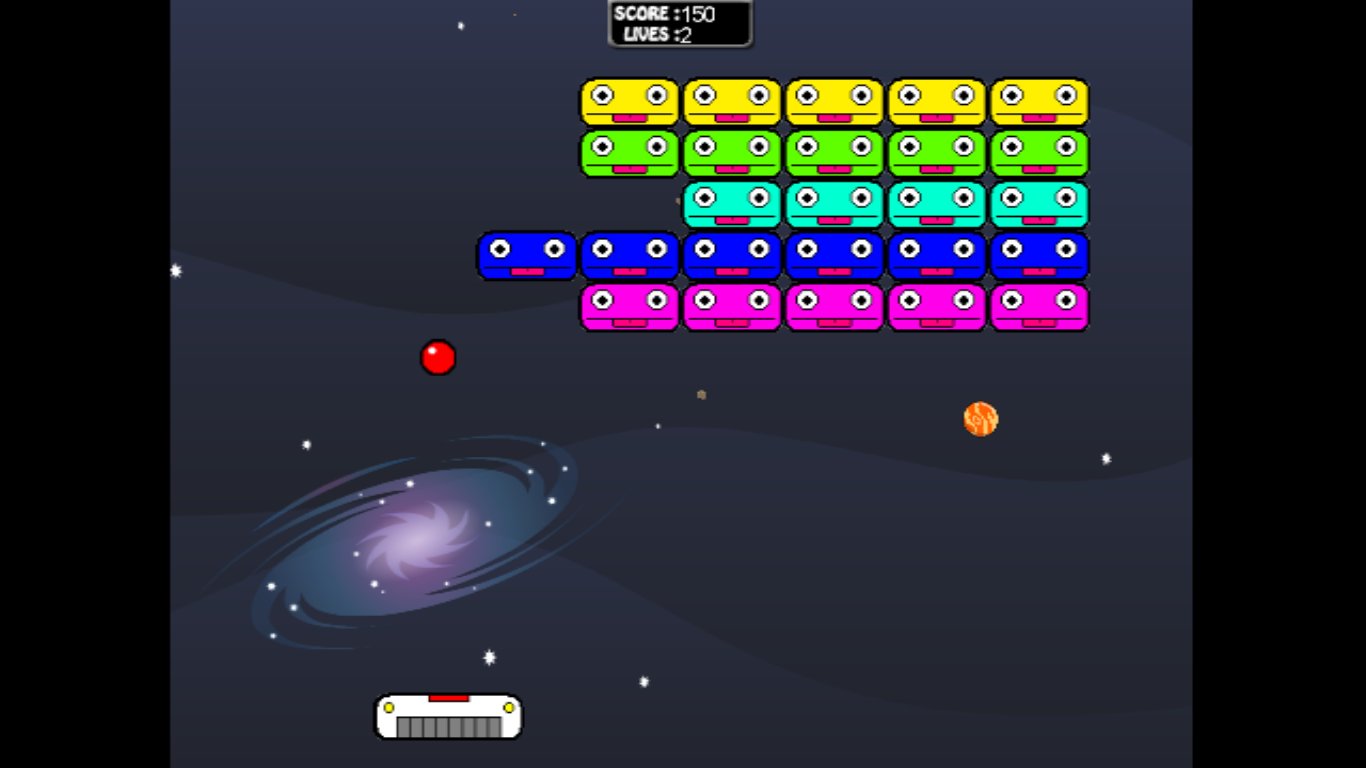Expand the SCORE display panel
This screenshot has width=1366, height=768.
pyautogui.click(x=680, y=24)
